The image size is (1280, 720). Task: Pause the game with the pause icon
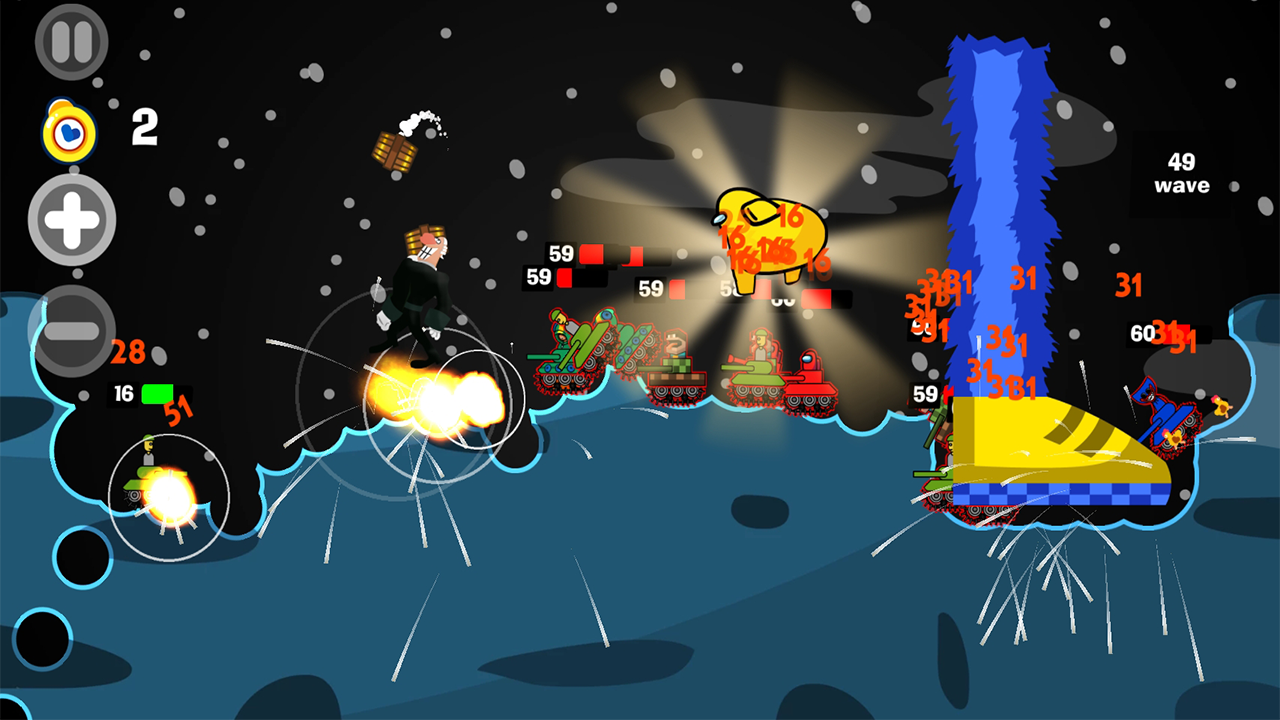70,42
